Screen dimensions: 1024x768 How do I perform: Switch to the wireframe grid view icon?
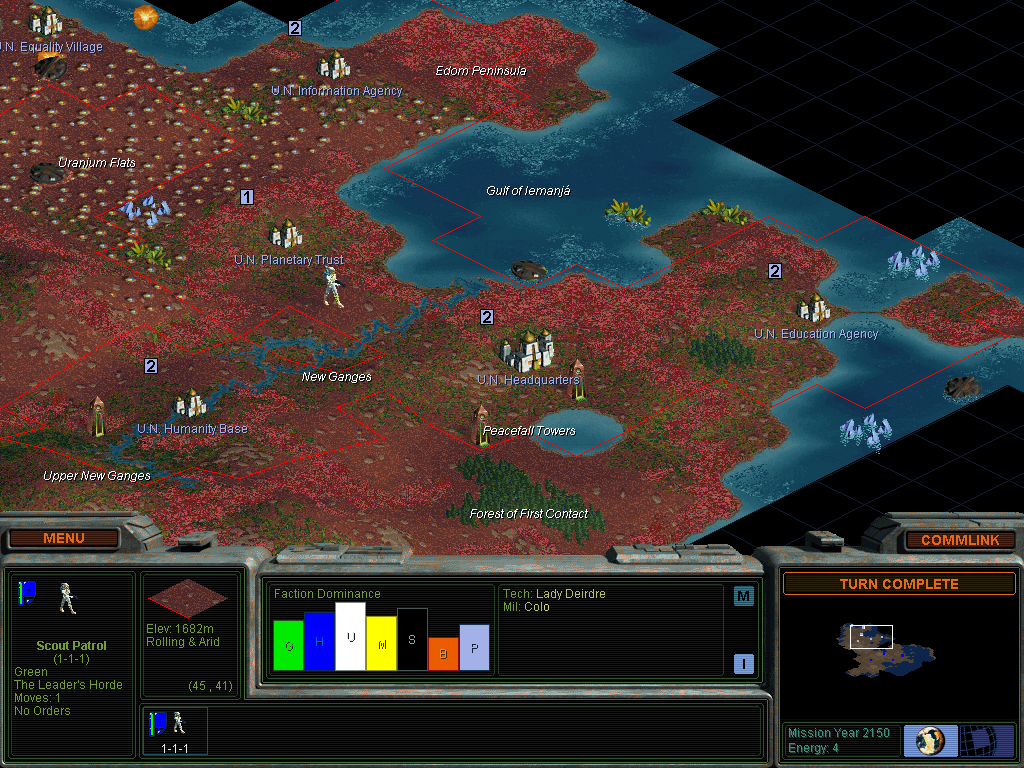(x=987, y=740)
